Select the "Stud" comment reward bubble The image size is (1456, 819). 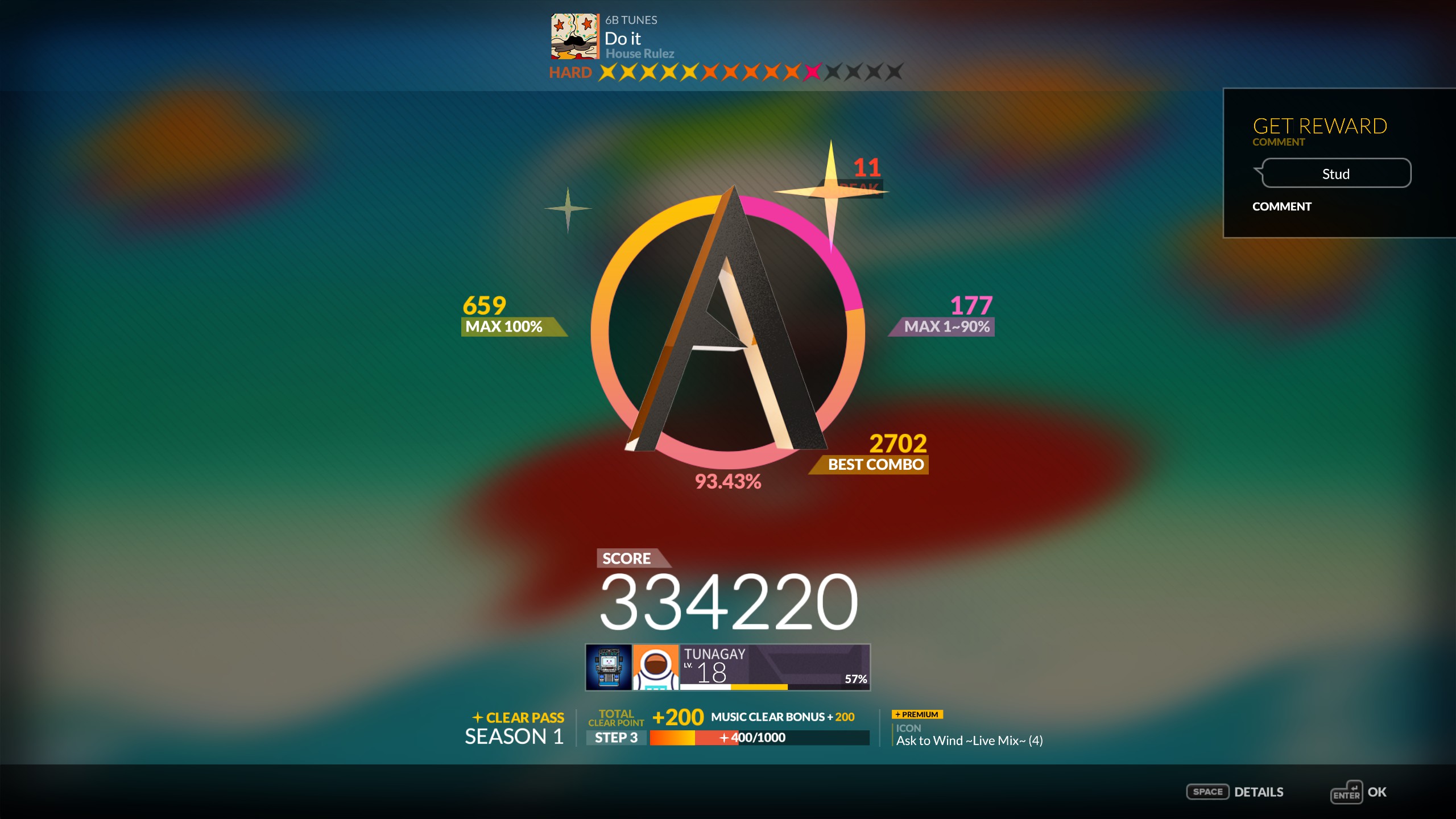(x=1335, y=173)
